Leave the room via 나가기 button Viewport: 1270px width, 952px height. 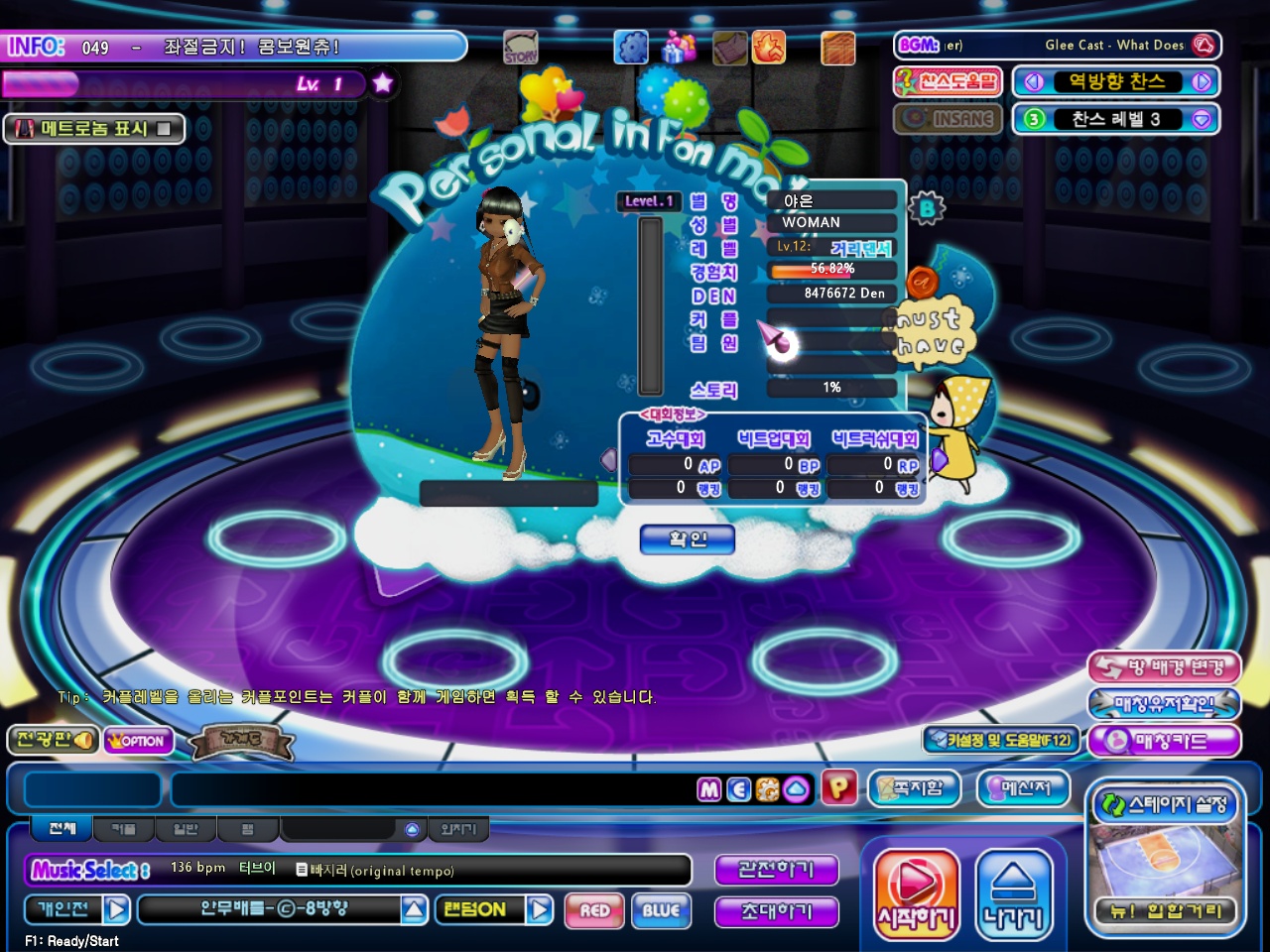click(1013, 894)
